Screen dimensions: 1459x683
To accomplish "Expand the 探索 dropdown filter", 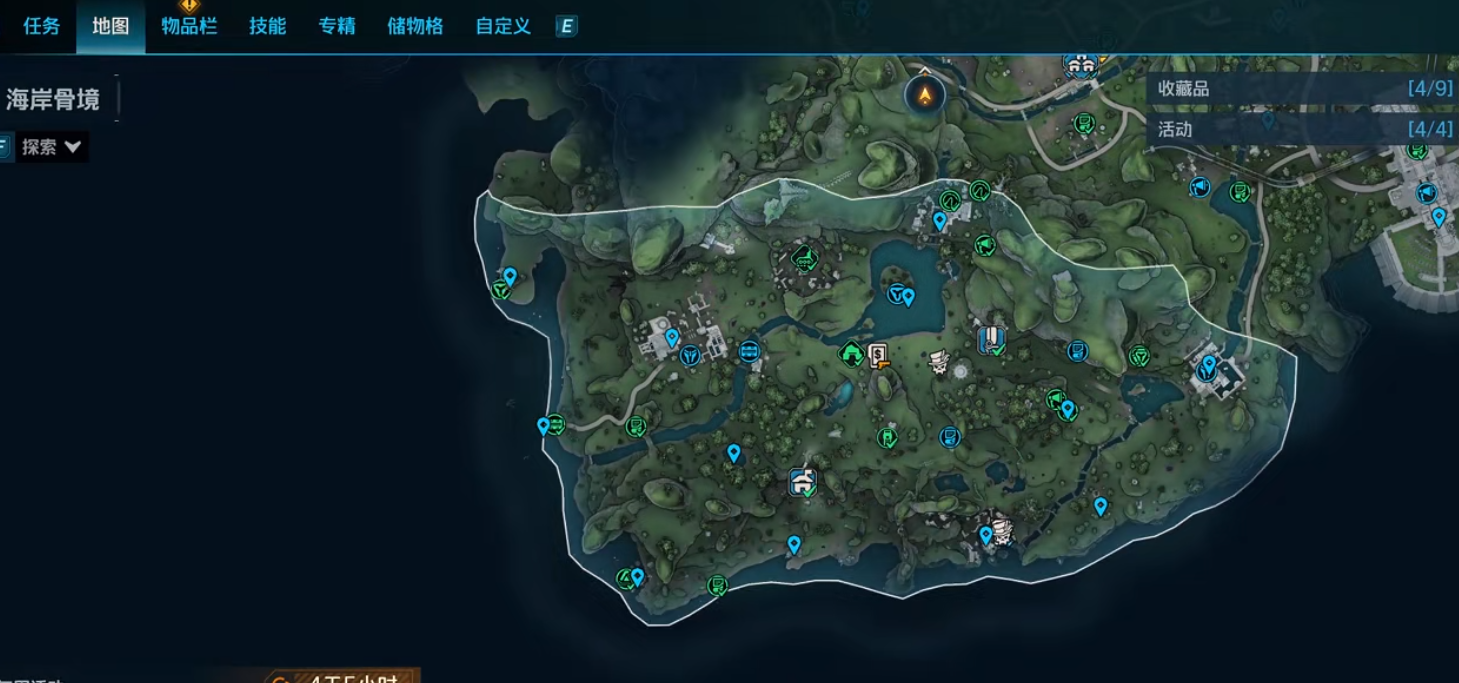I will tap(52, 147).
